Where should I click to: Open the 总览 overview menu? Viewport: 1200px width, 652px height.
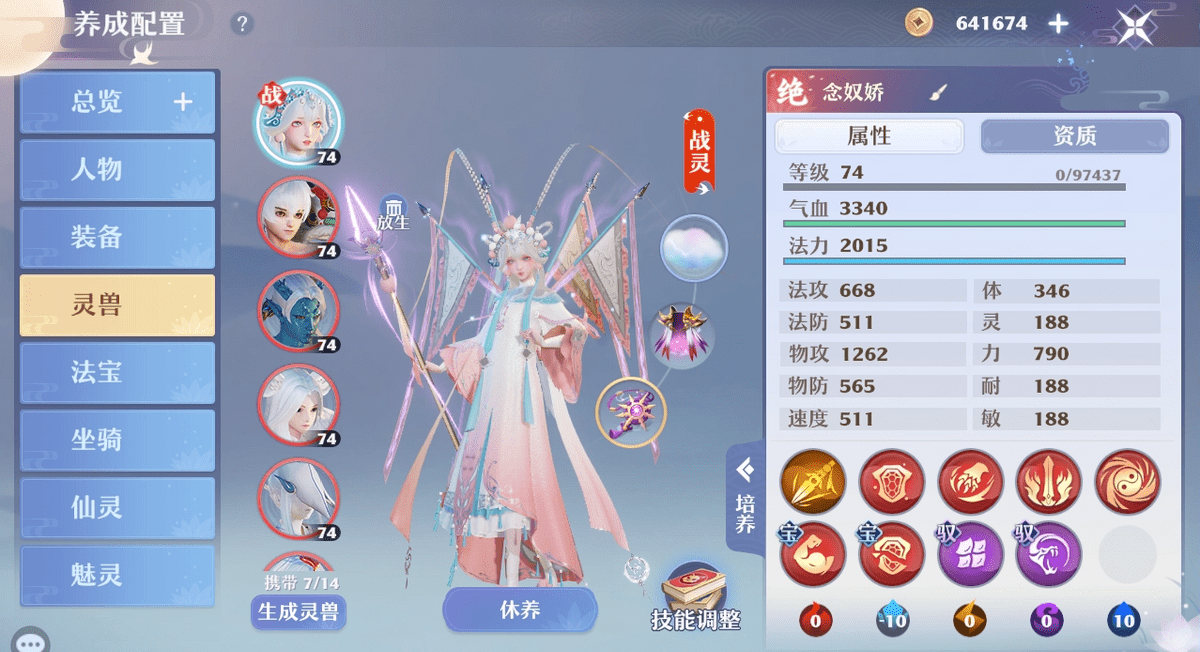pyautogui.click(x=117, y=102)
